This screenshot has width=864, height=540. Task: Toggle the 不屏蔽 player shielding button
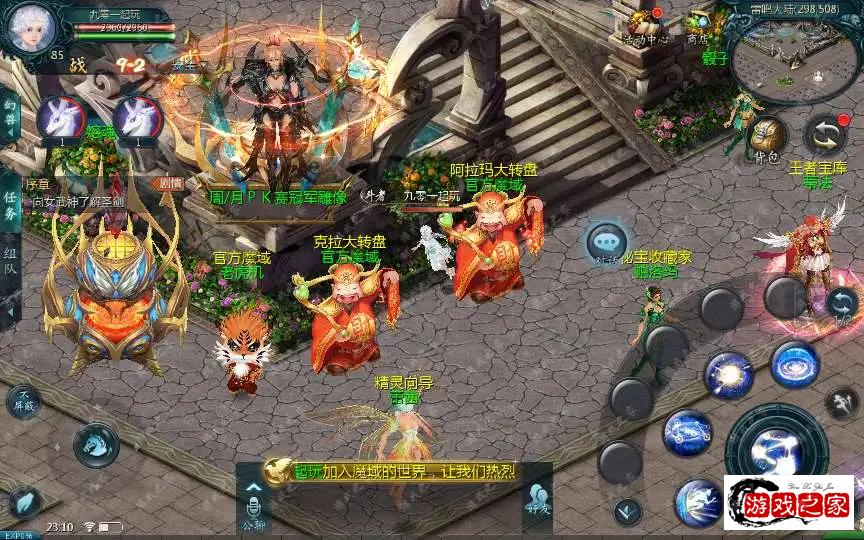coord(24,402)
